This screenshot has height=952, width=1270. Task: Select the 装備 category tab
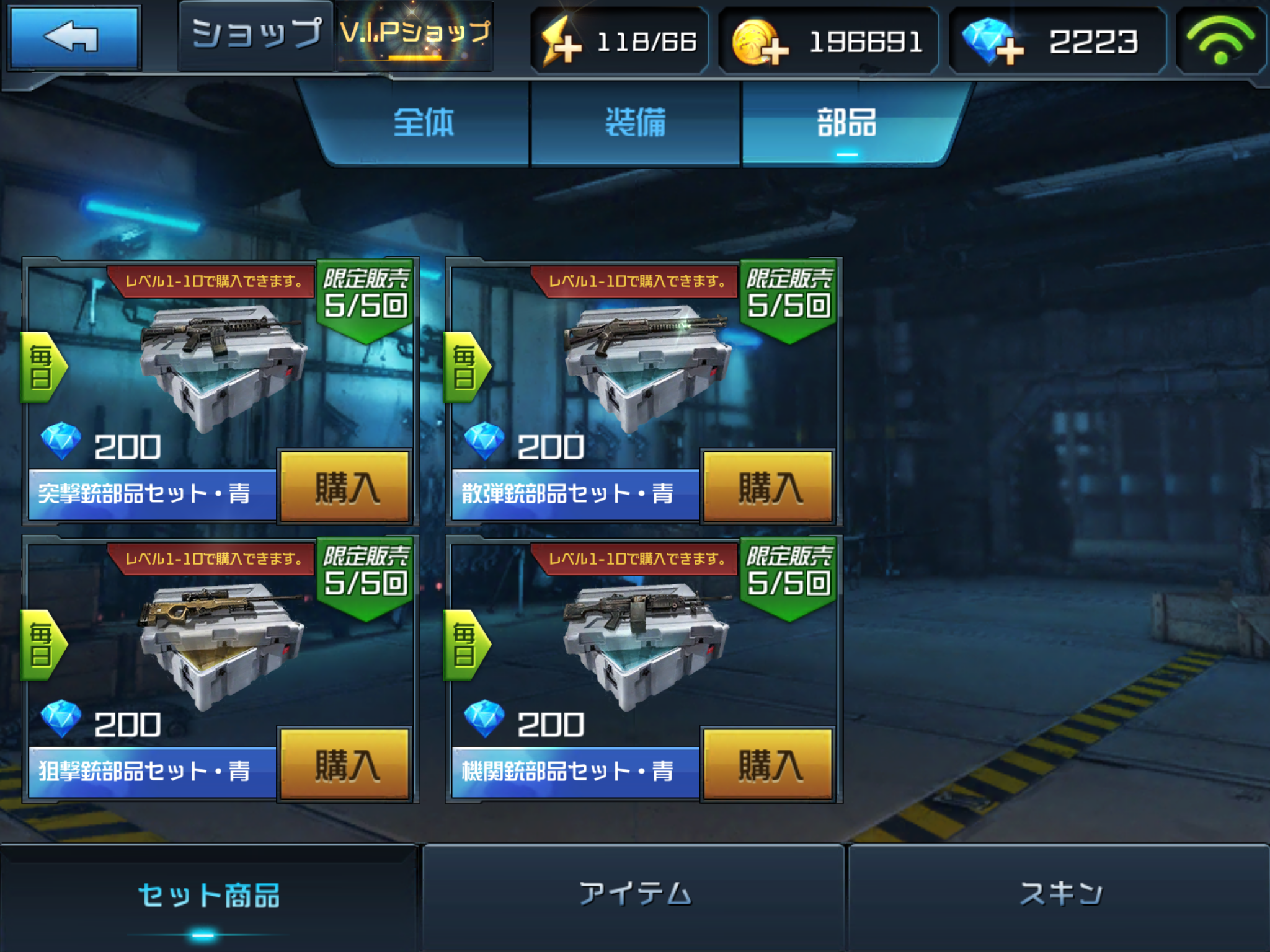[636, 123]
